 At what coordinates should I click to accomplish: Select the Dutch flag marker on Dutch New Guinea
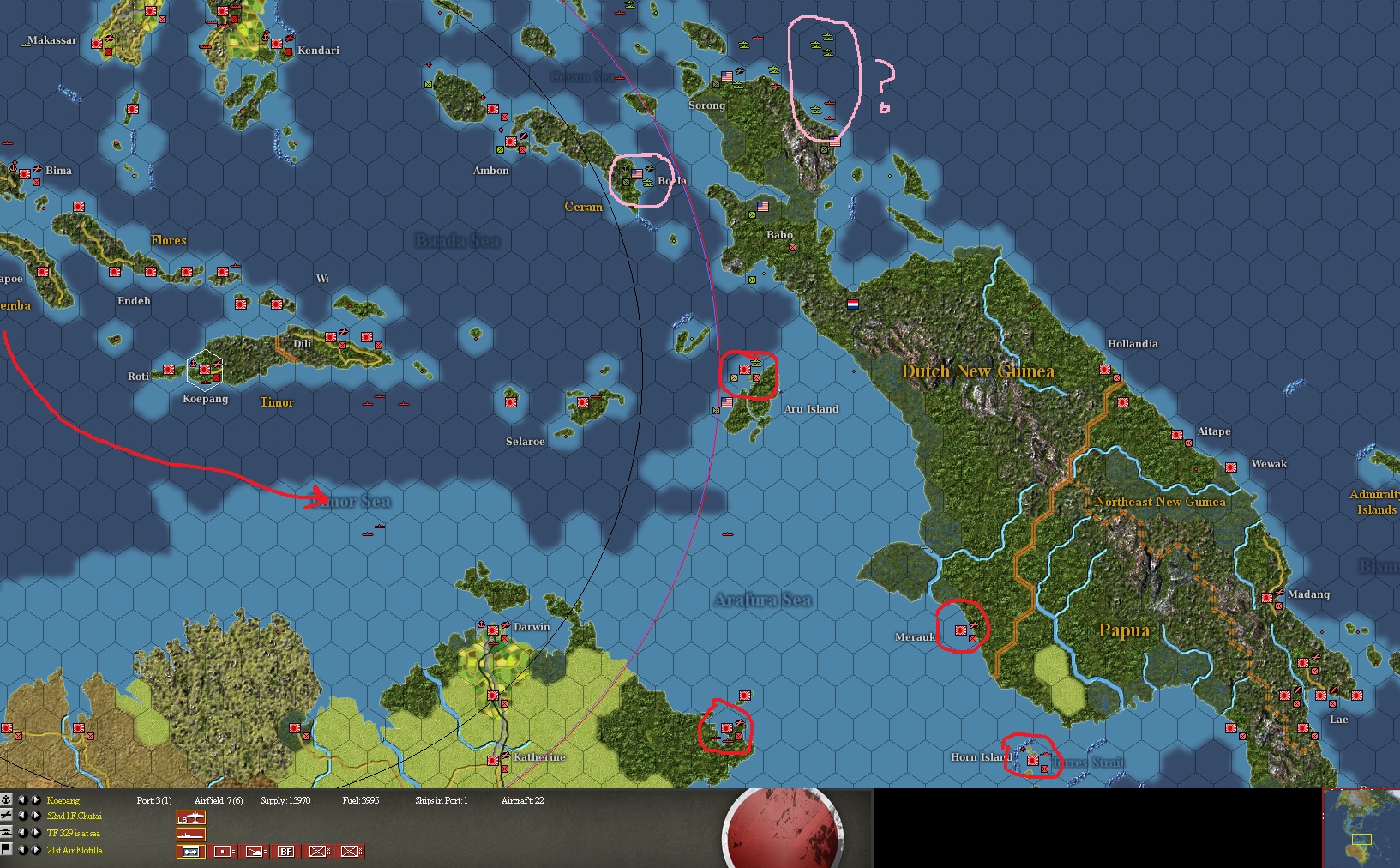[x=854, y=304]
